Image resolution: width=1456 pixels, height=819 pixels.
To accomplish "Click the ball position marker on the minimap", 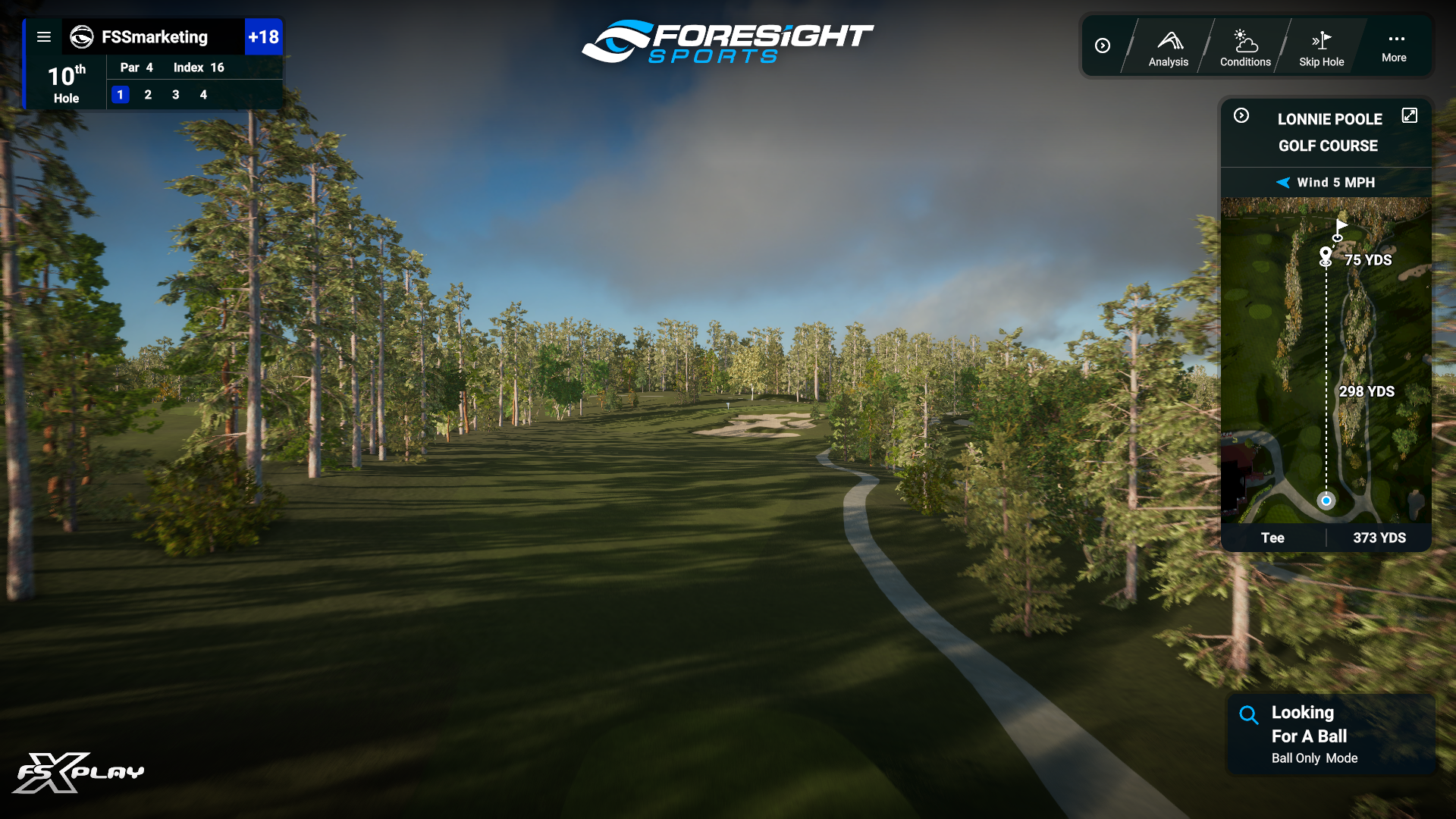I will pos(1325,500).
